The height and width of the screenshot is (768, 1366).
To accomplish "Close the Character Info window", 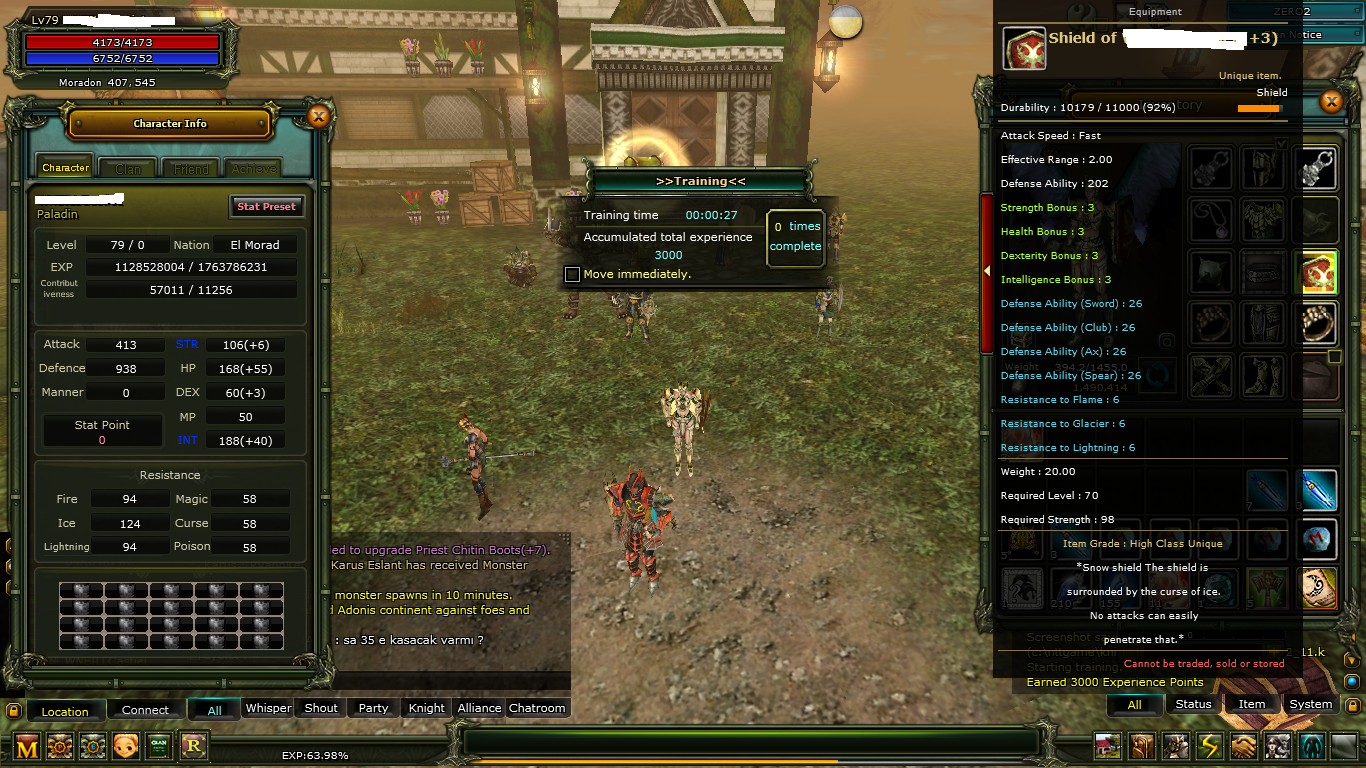I will 319,117.
